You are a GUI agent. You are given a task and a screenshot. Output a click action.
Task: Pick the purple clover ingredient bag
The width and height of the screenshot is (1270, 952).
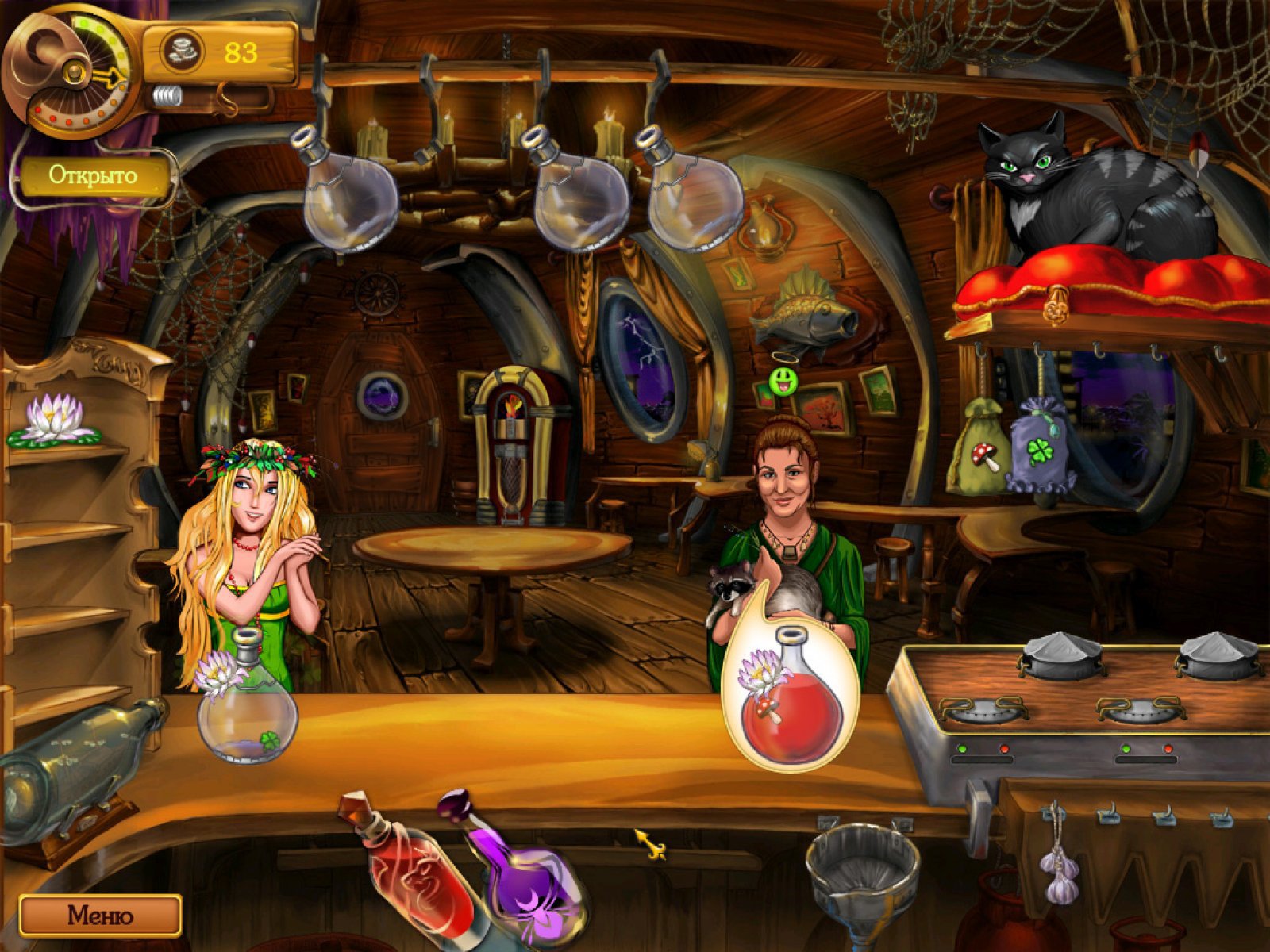(1041, 448)
